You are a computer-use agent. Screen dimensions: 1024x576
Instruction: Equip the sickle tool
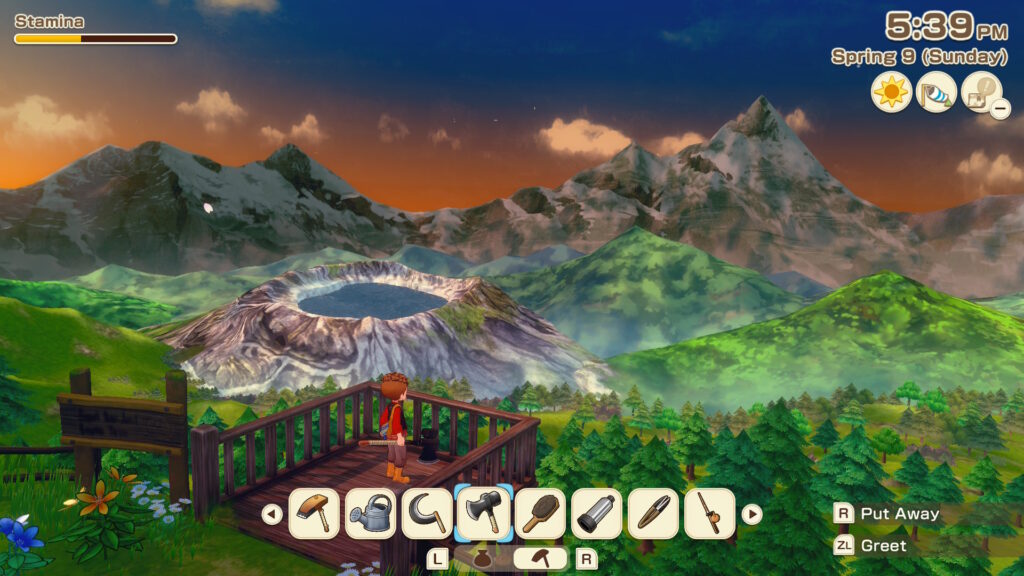click(427, 514)
